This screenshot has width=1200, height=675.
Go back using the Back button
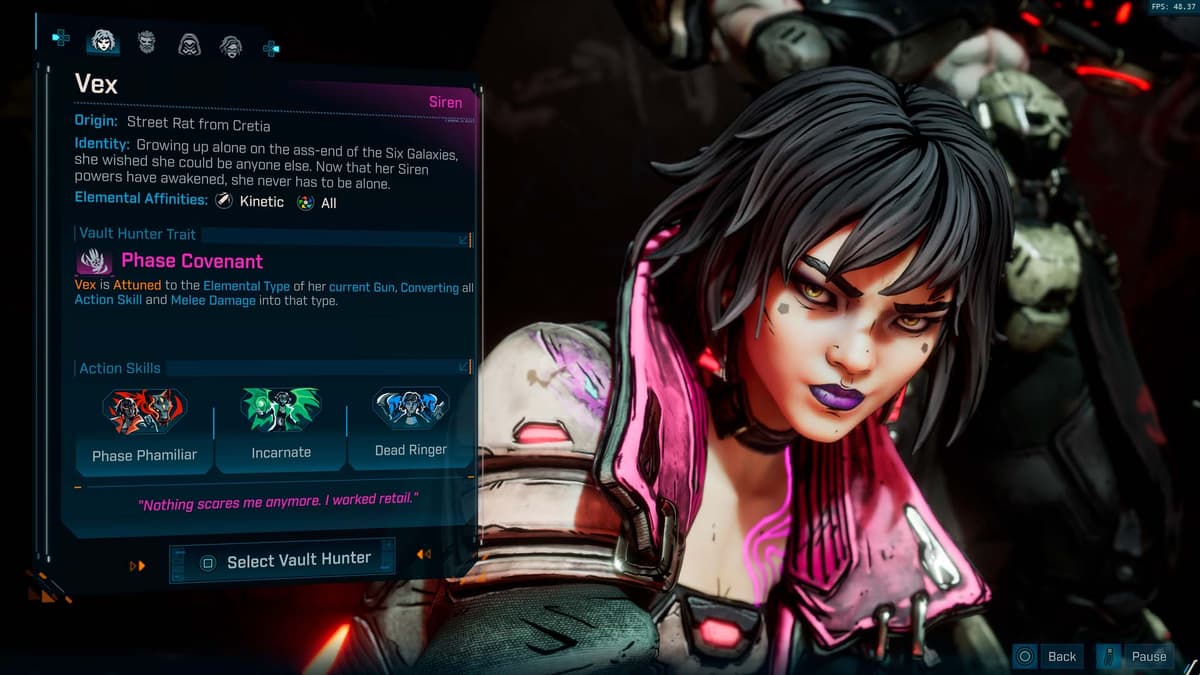1048,656
